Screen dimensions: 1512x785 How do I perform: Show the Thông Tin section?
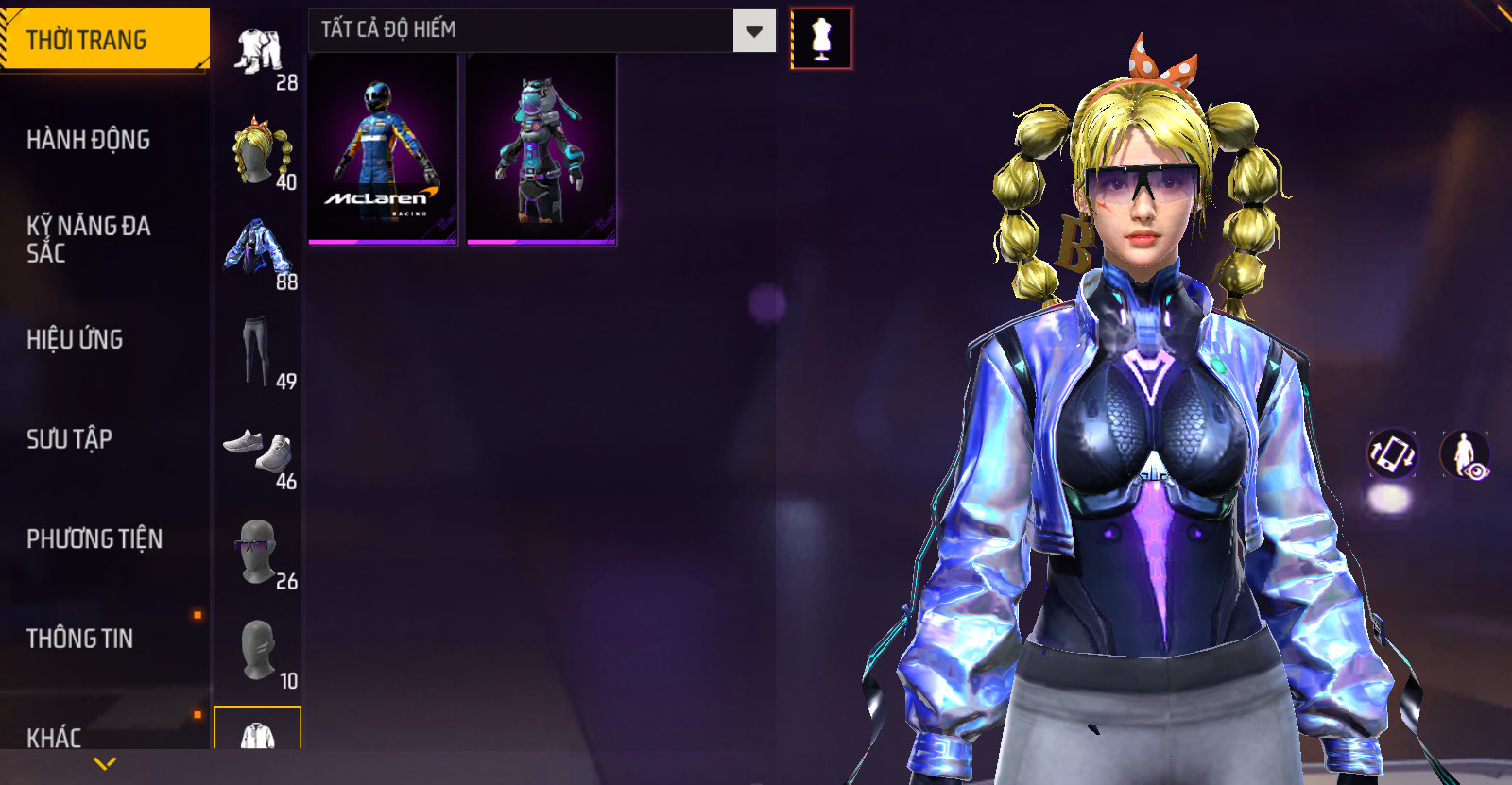click(80, 639)
